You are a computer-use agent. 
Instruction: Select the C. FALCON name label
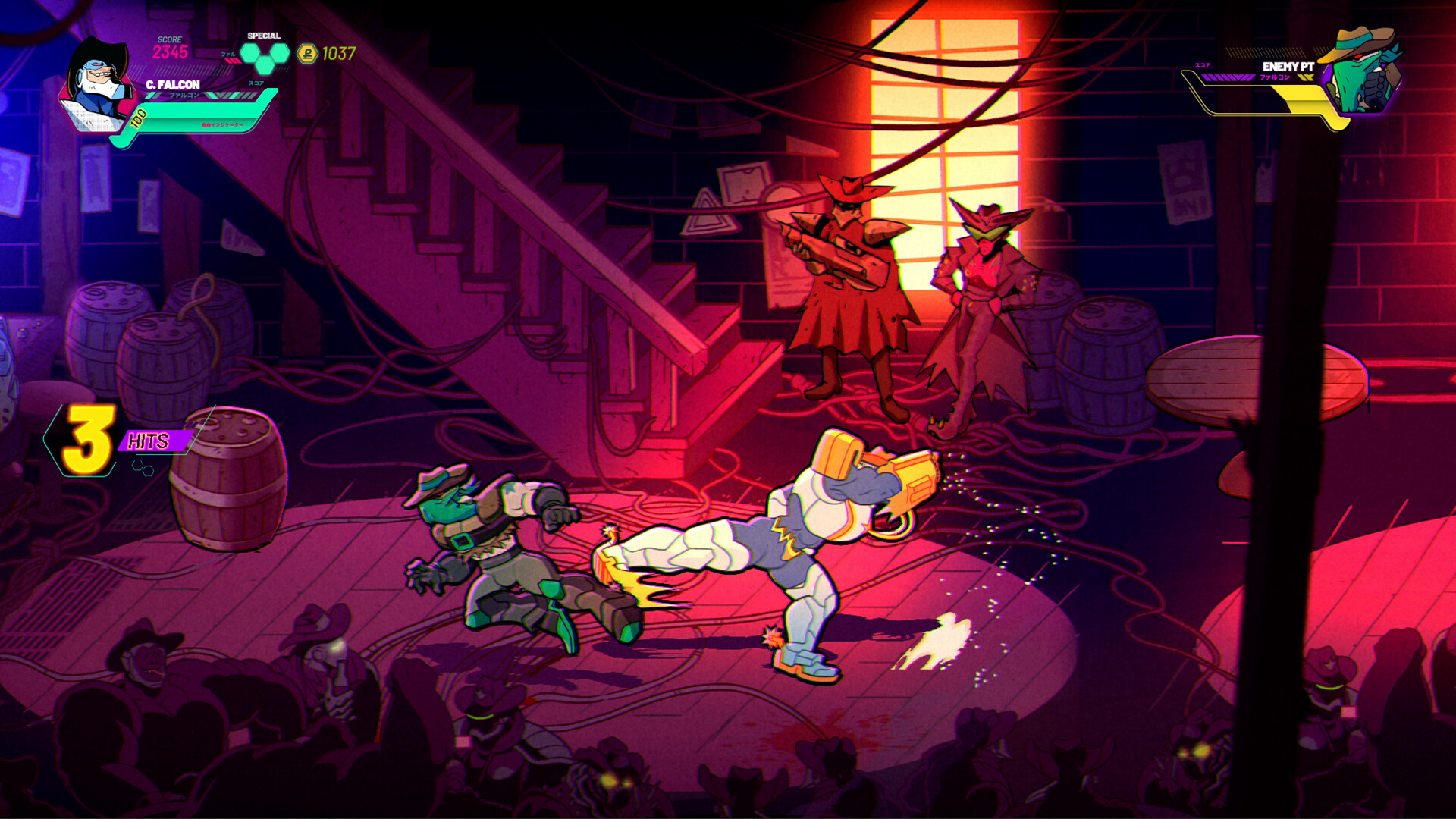point(173,84)
